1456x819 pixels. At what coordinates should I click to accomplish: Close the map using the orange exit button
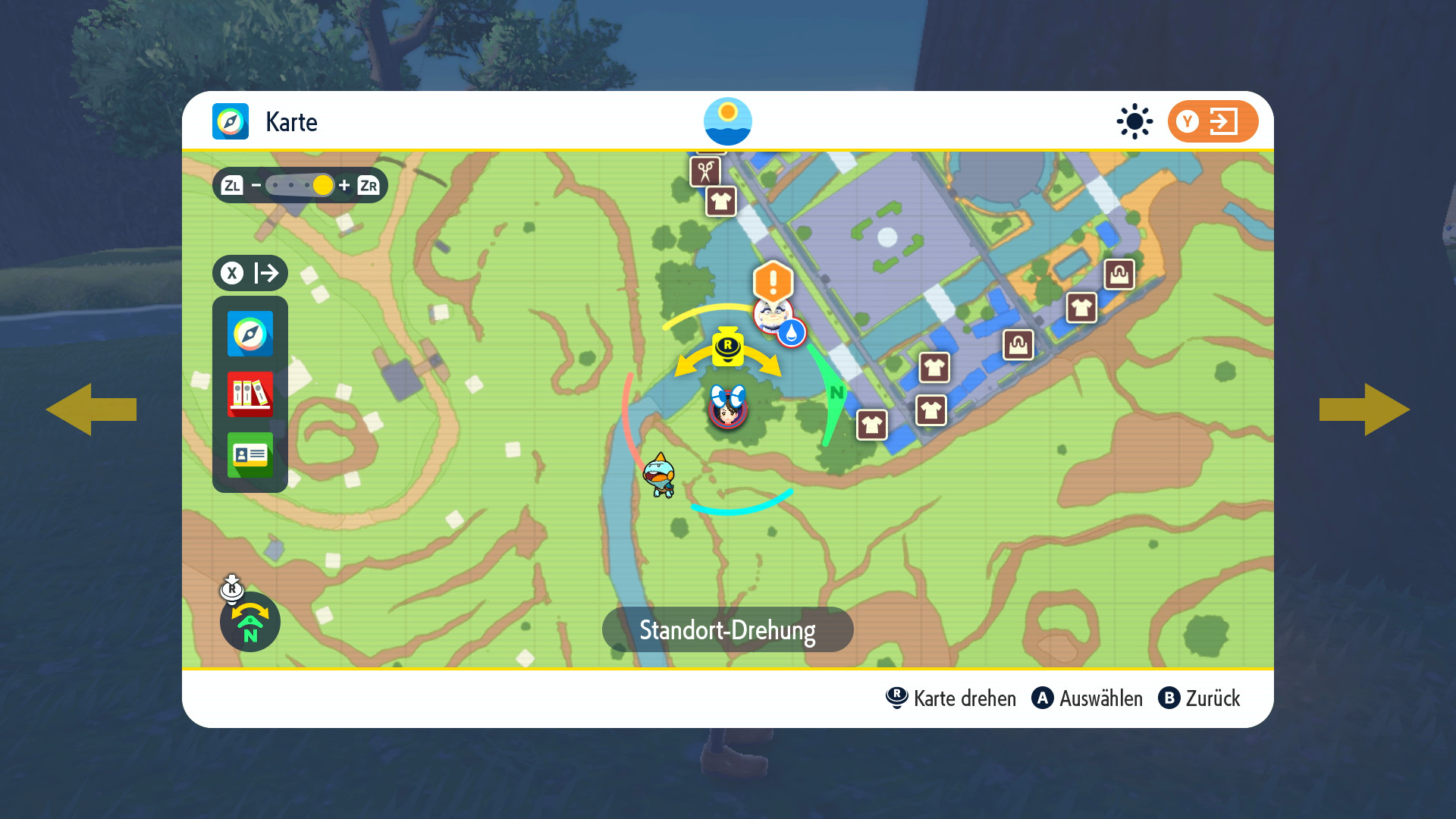[x=1213, y=121]
